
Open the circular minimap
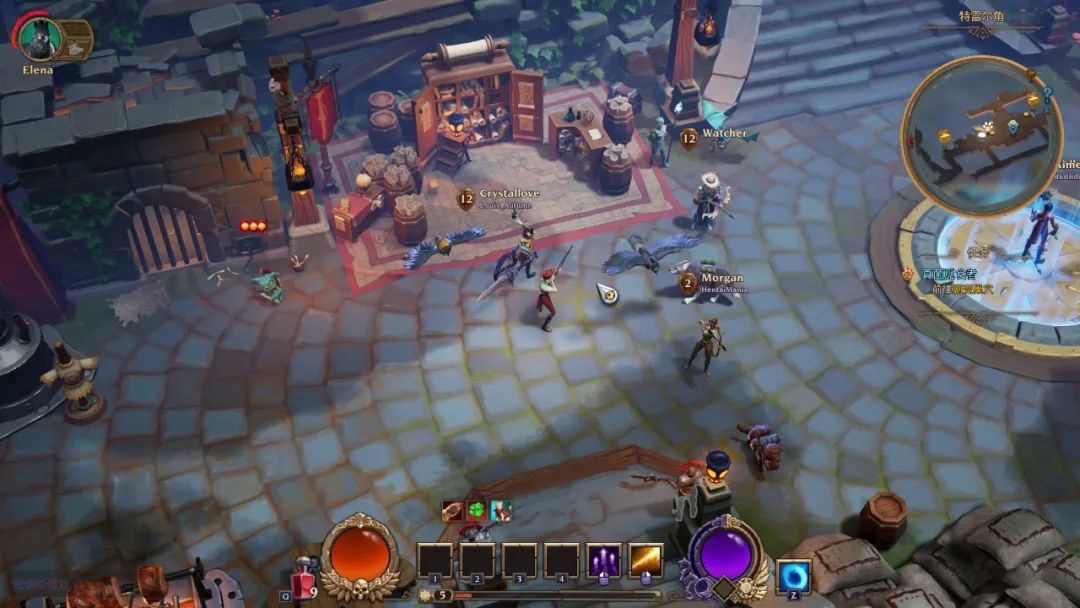pos(981,134)
